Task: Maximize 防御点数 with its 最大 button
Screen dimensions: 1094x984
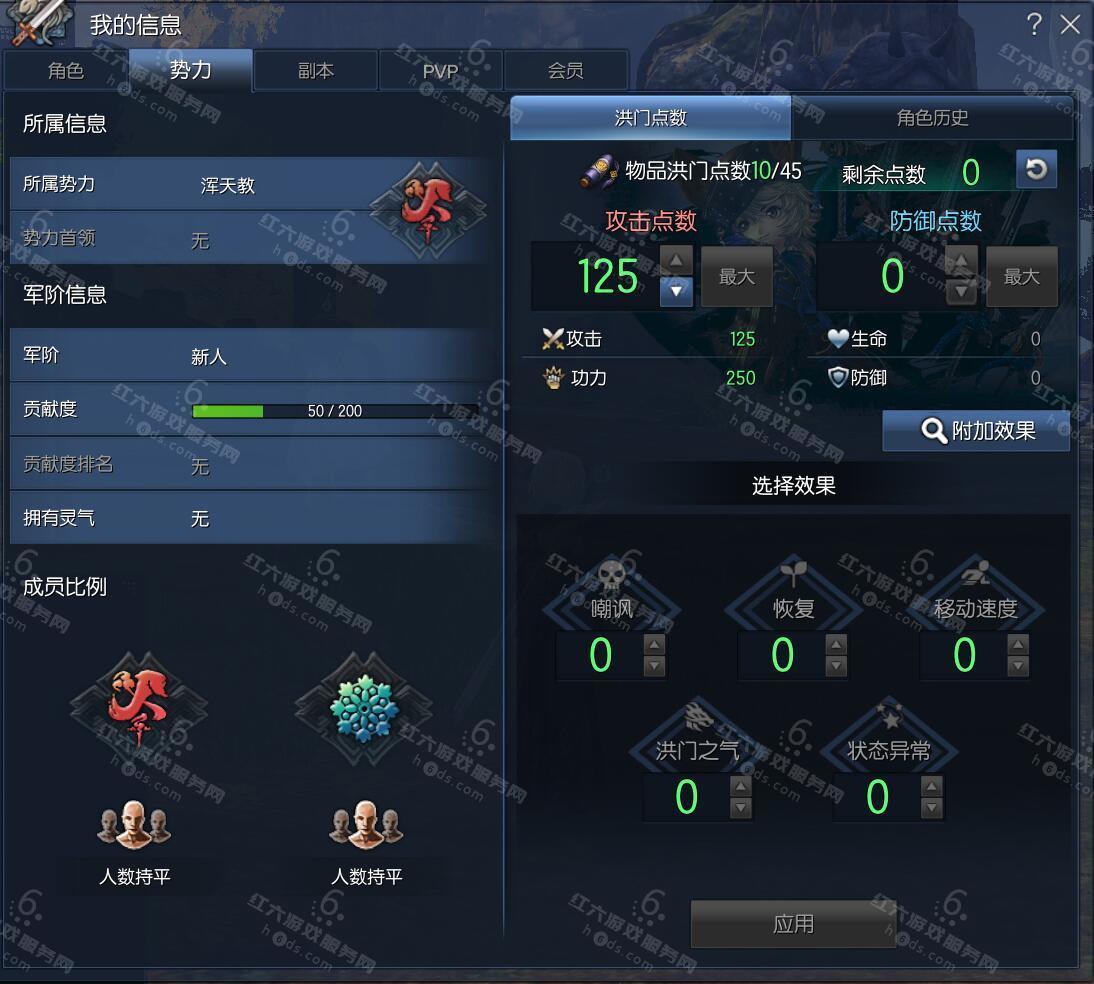Action: [x=1021, y=277]
